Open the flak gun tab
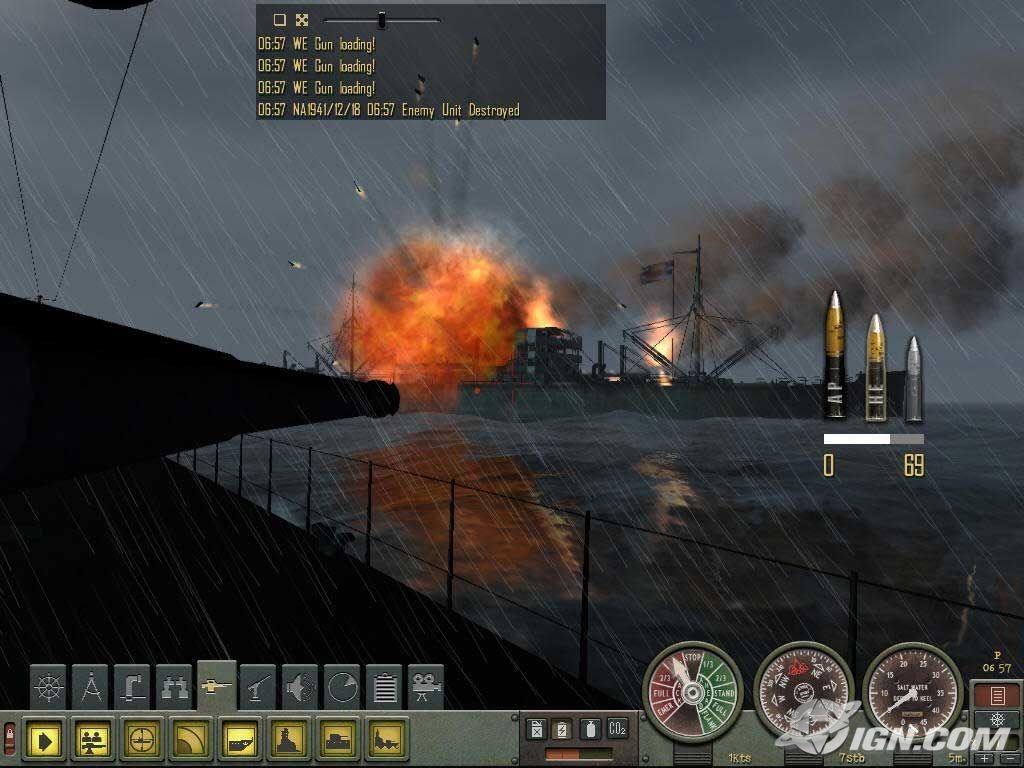 [258, 687]
